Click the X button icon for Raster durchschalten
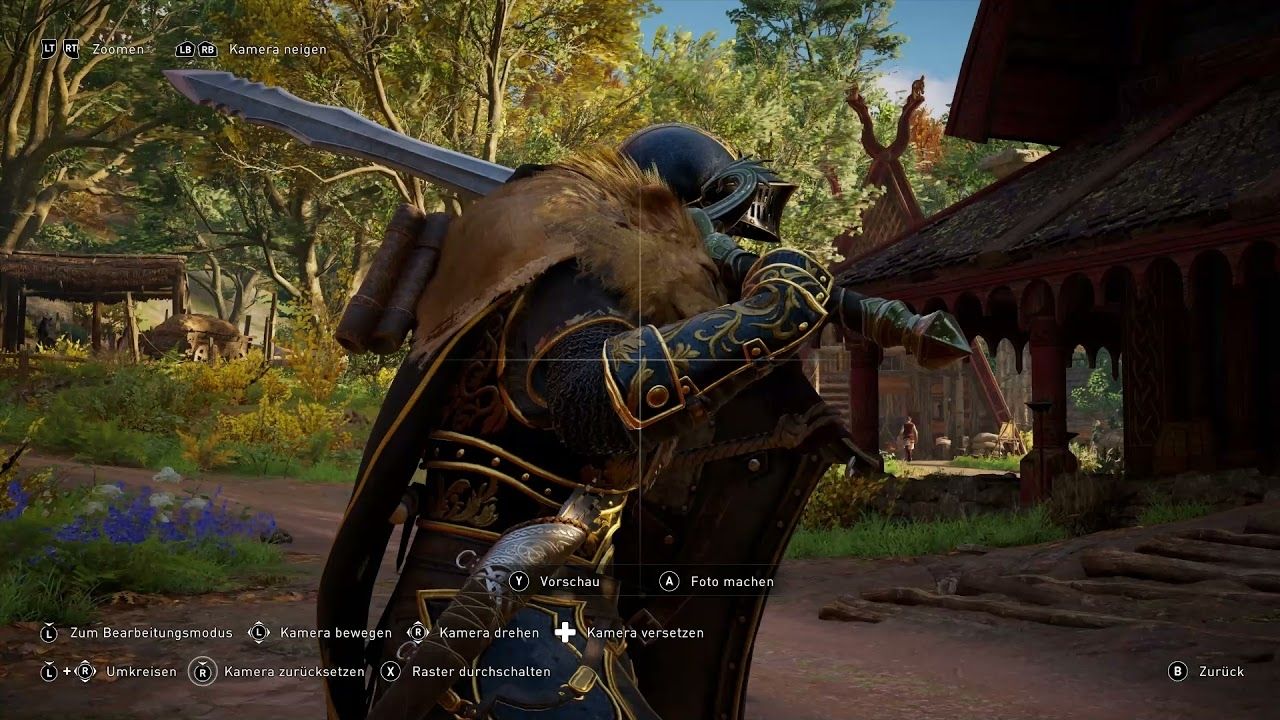Viewport: 1280px width, 720px height. point(390,672)
